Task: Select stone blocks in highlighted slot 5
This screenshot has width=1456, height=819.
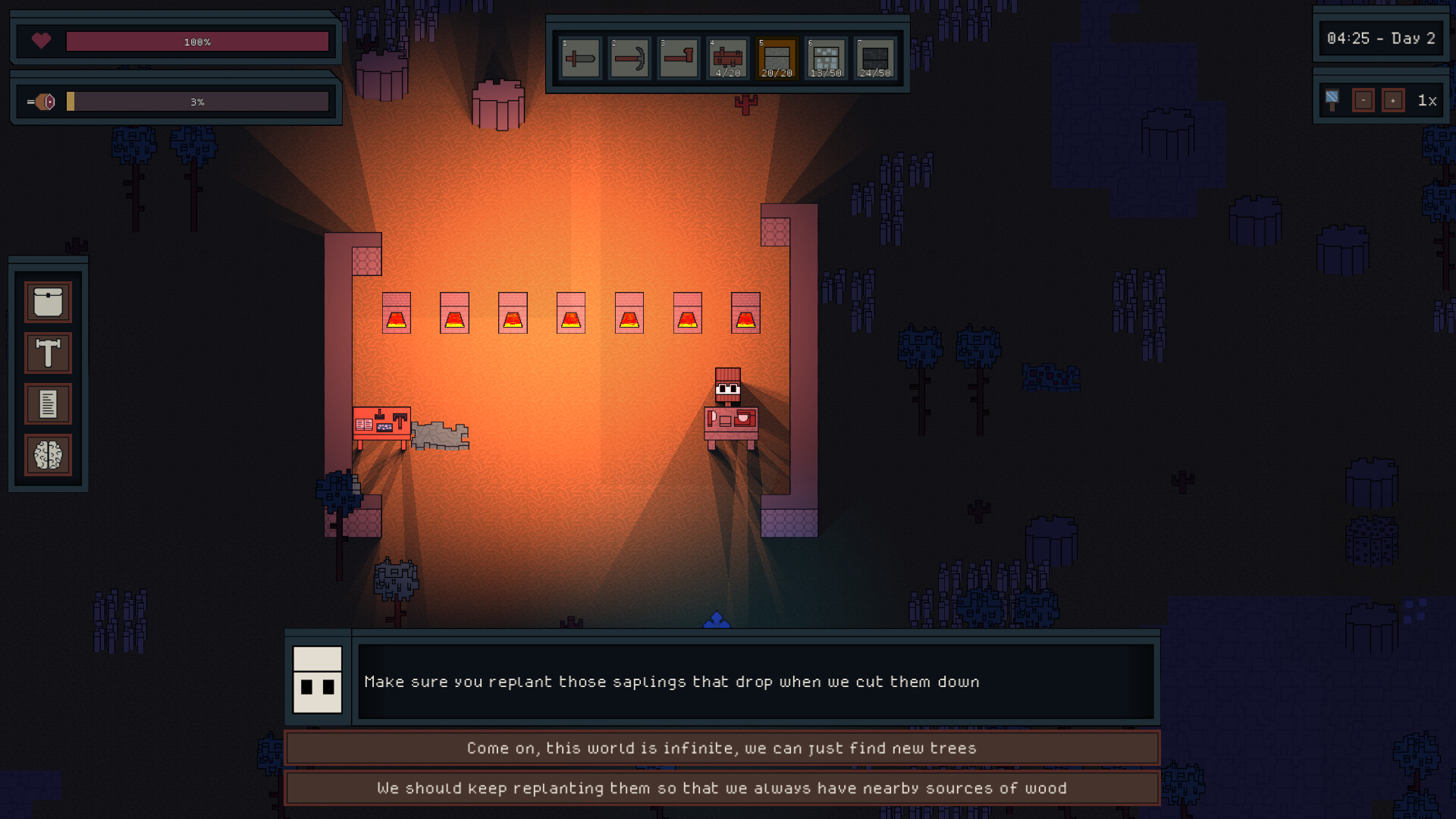Action: tap(777, 58)
